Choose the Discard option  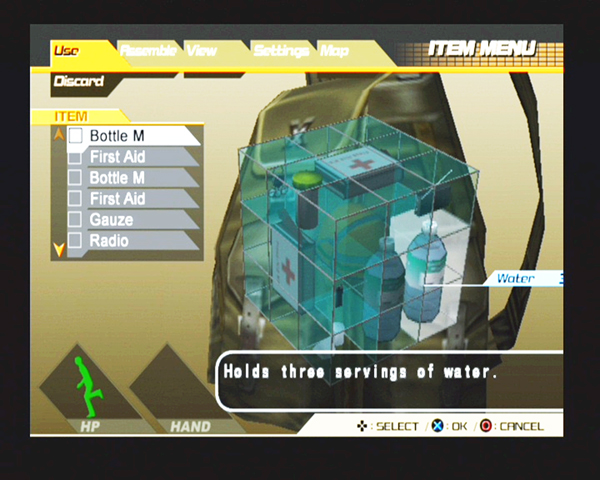(x=78, y=81)
